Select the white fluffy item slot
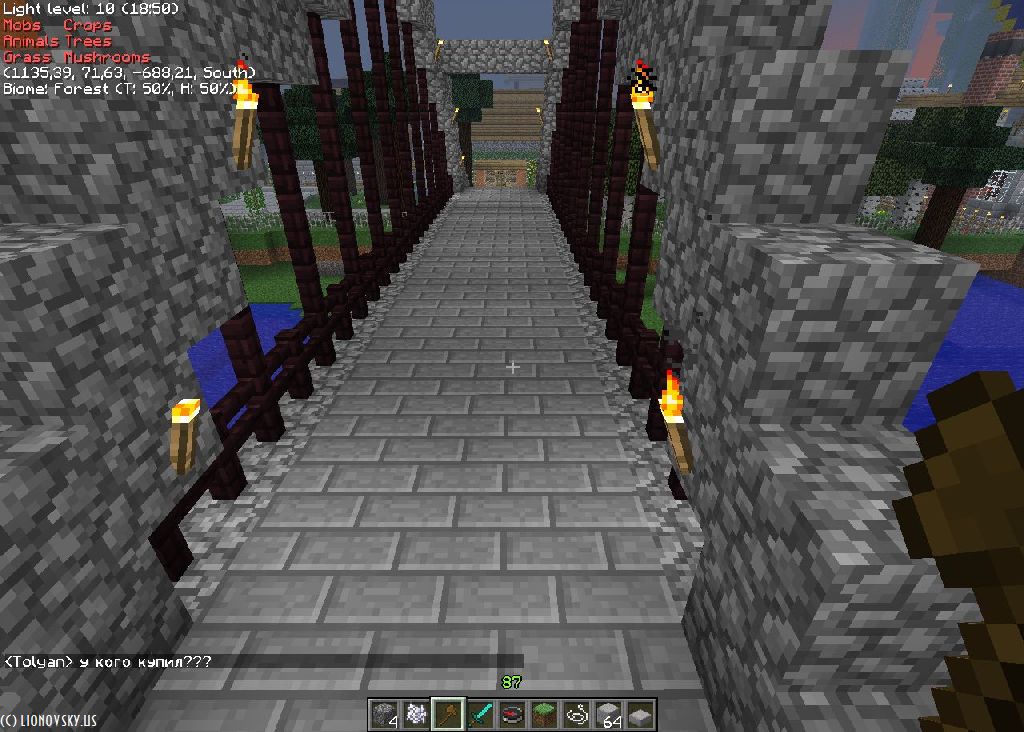This screenshot has width=1024, height=732. click(415, 715)
